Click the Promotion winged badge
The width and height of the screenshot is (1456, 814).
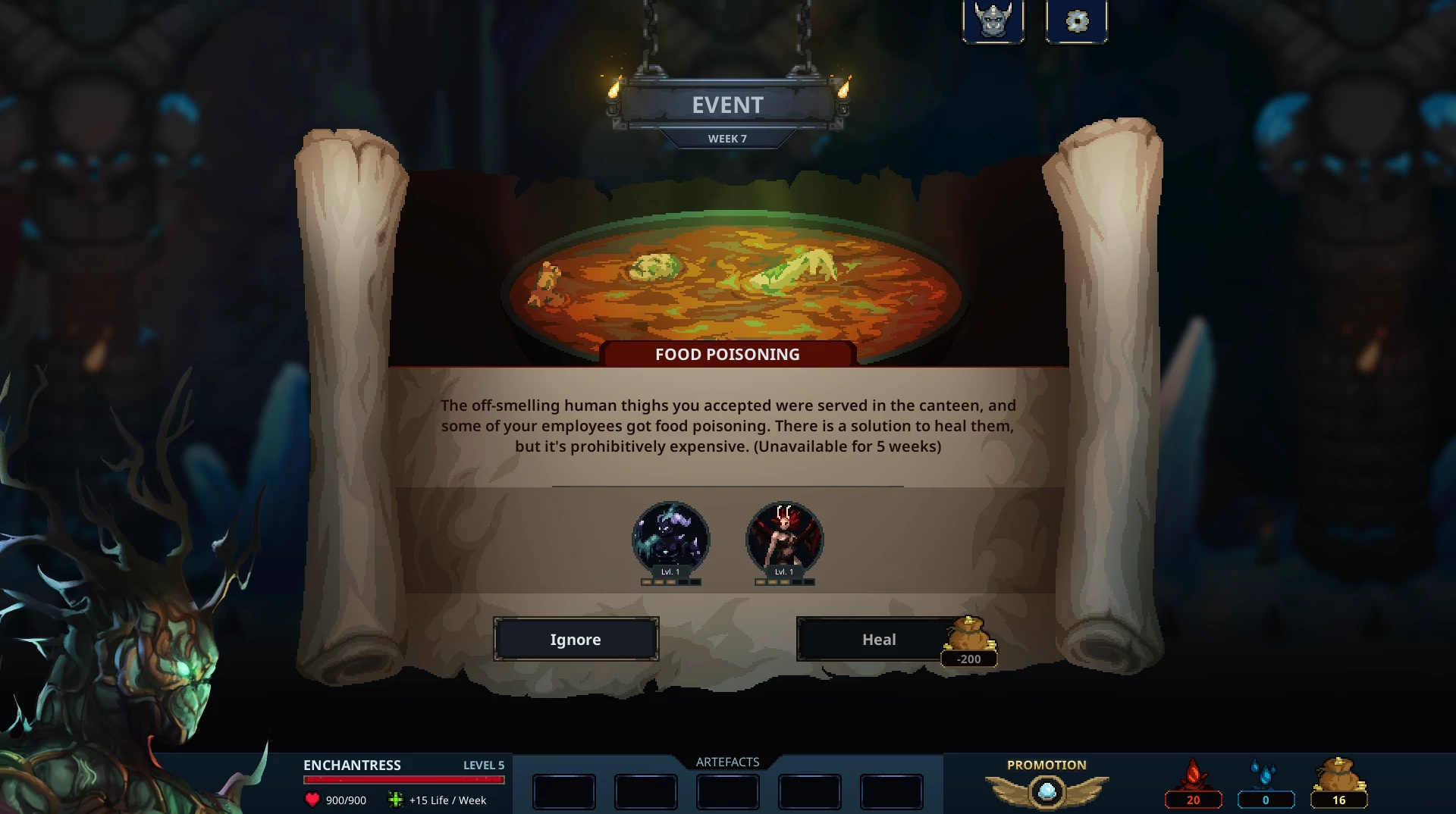(1046, 791)
